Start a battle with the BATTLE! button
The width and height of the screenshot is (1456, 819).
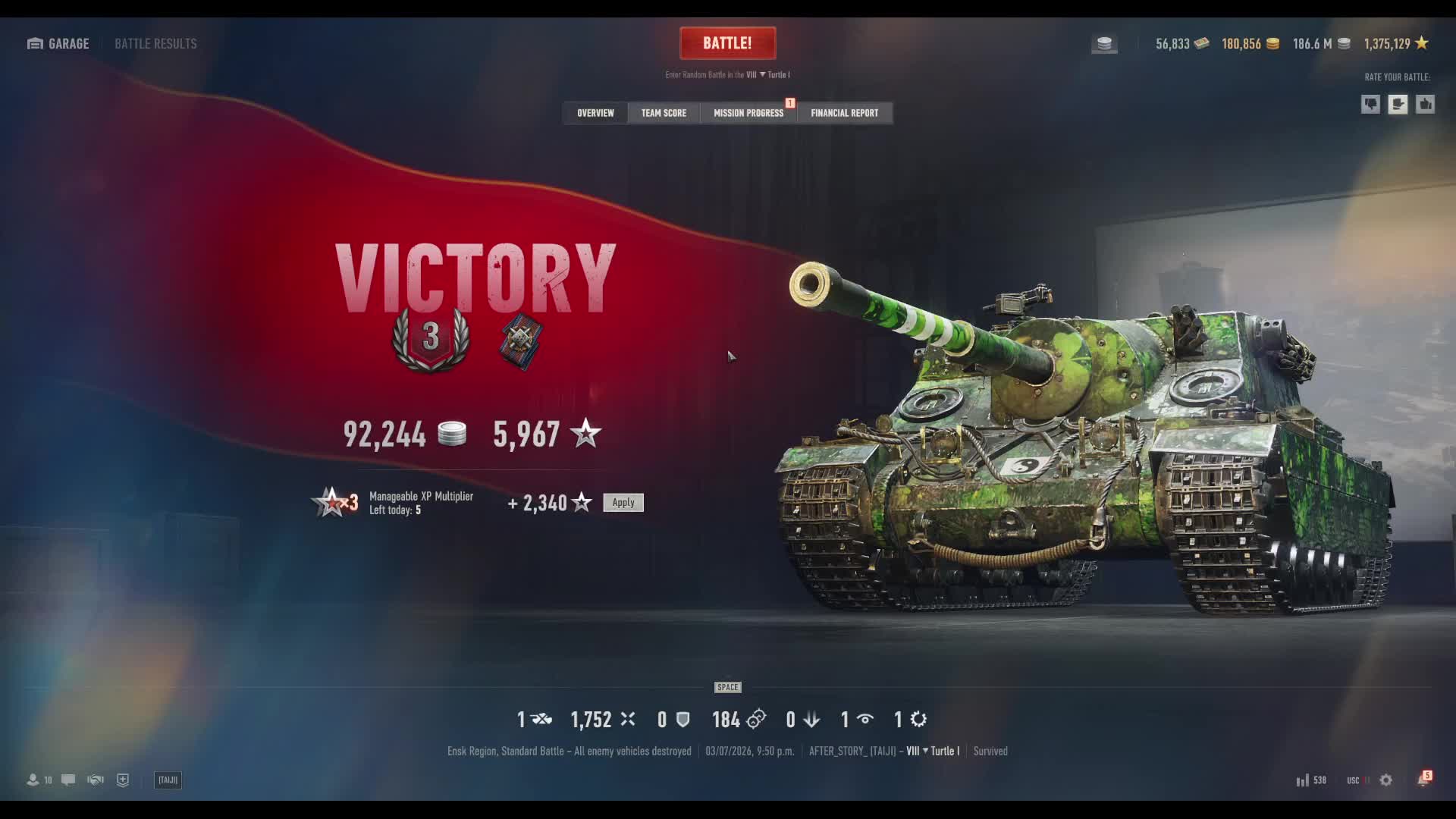click(x=727, y=43)
